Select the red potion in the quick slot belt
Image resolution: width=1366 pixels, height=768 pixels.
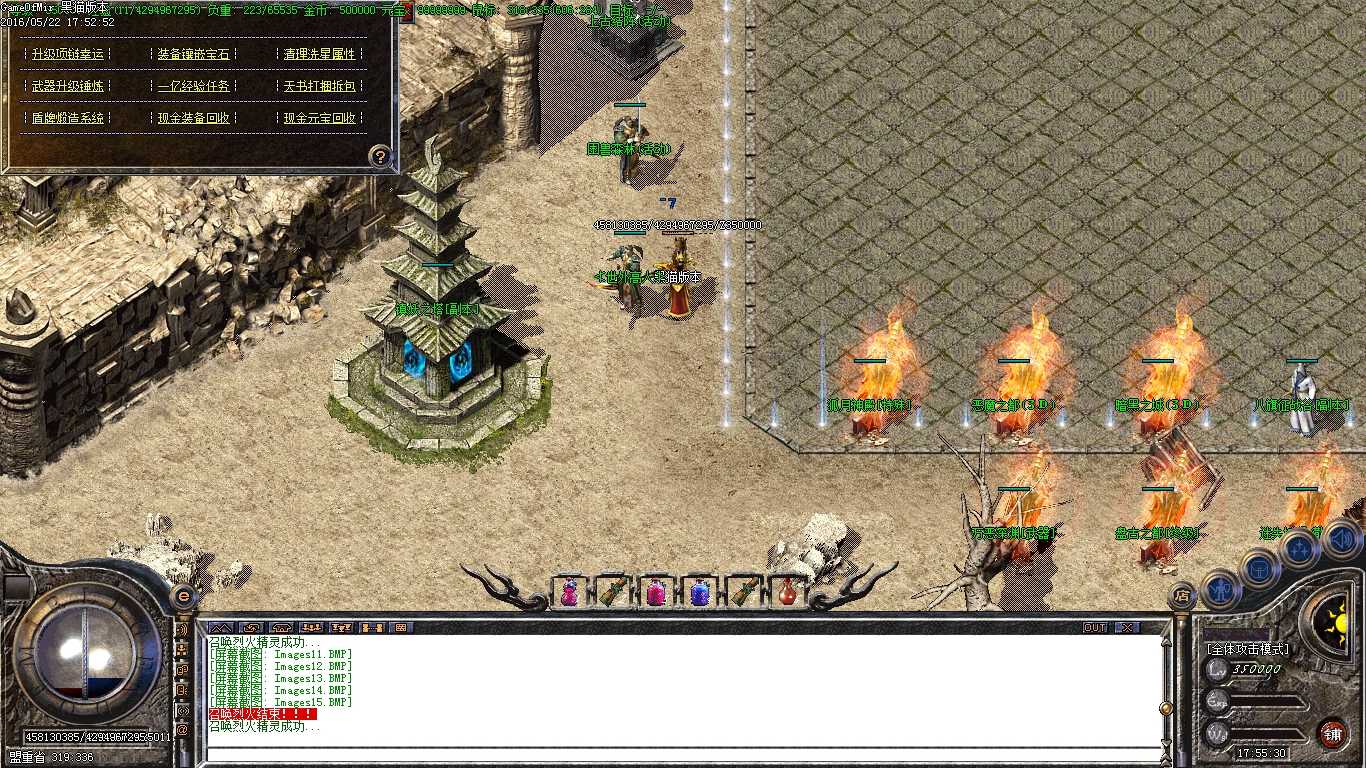[789, 592]
